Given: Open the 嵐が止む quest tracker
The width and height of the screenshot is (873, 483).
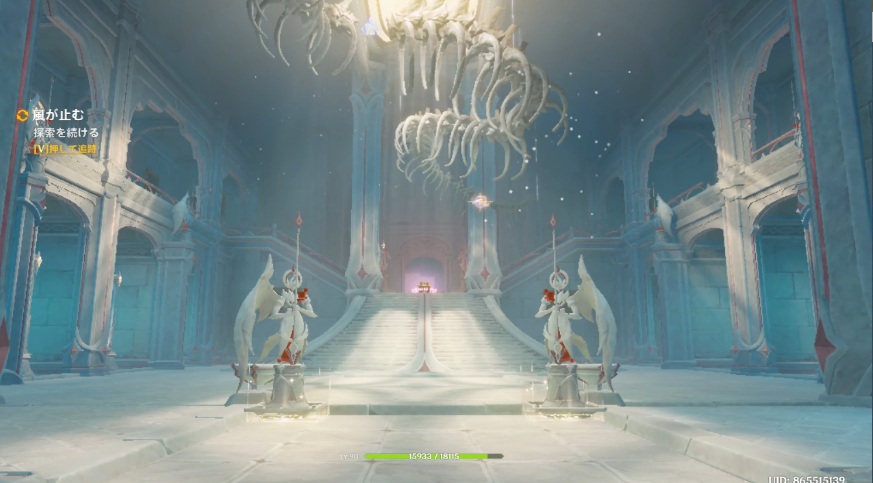Looking at the screenshot, I should 57,115.
